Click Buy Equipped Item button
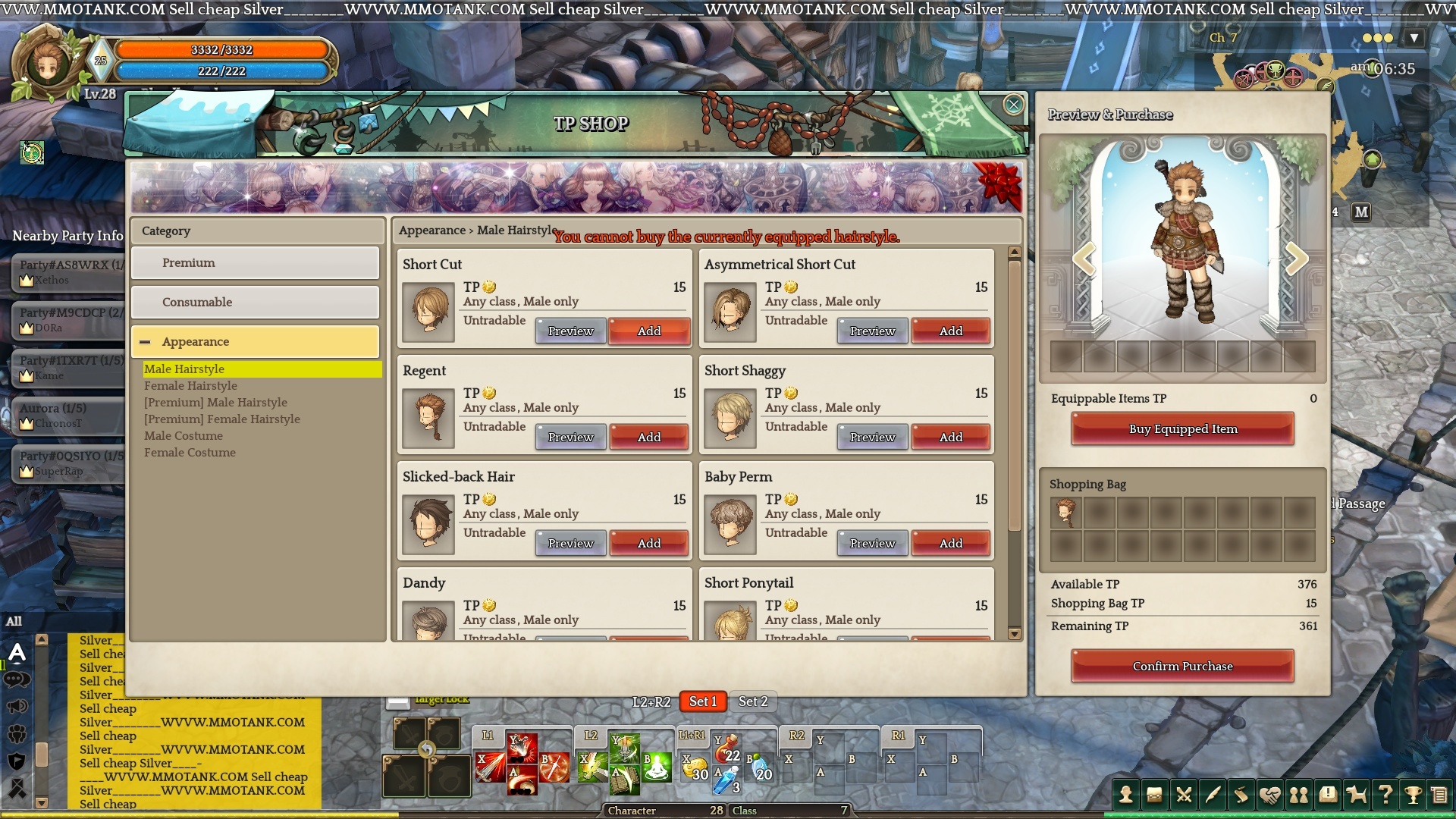The image size is (1456, 819). click(x=1182, y=428)
